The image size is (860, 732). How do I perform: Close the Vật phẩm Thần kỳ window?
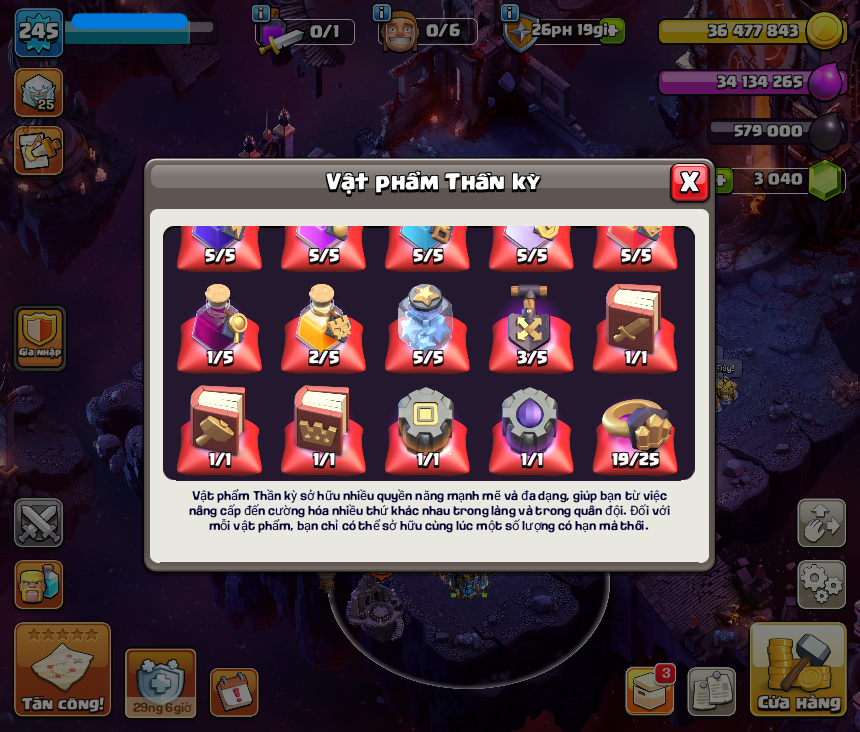point(689,182)
